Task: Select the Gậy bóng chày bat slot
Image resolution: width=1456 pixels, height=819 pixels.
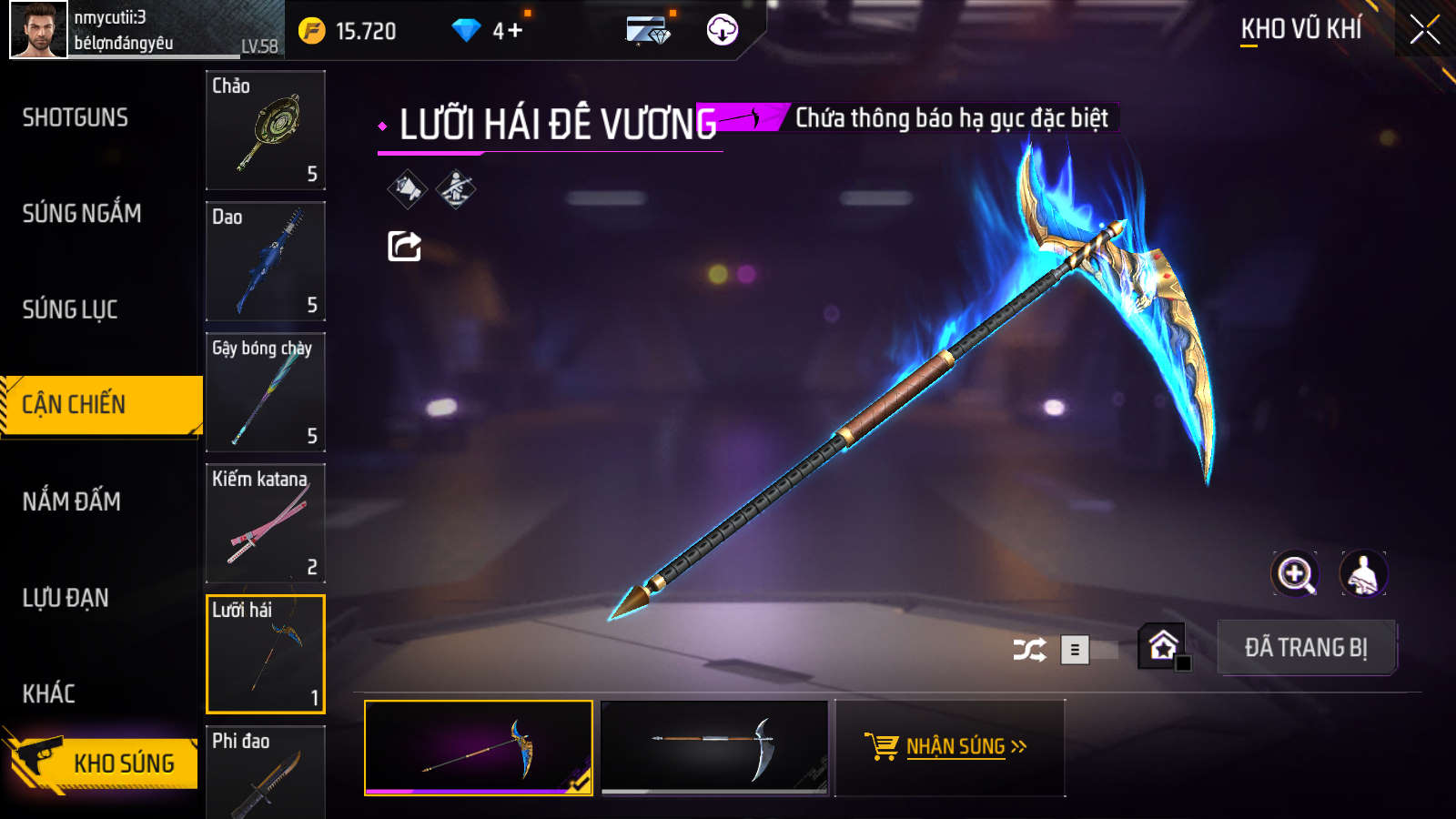Action: pyautogui.click(x=265, y=392)
